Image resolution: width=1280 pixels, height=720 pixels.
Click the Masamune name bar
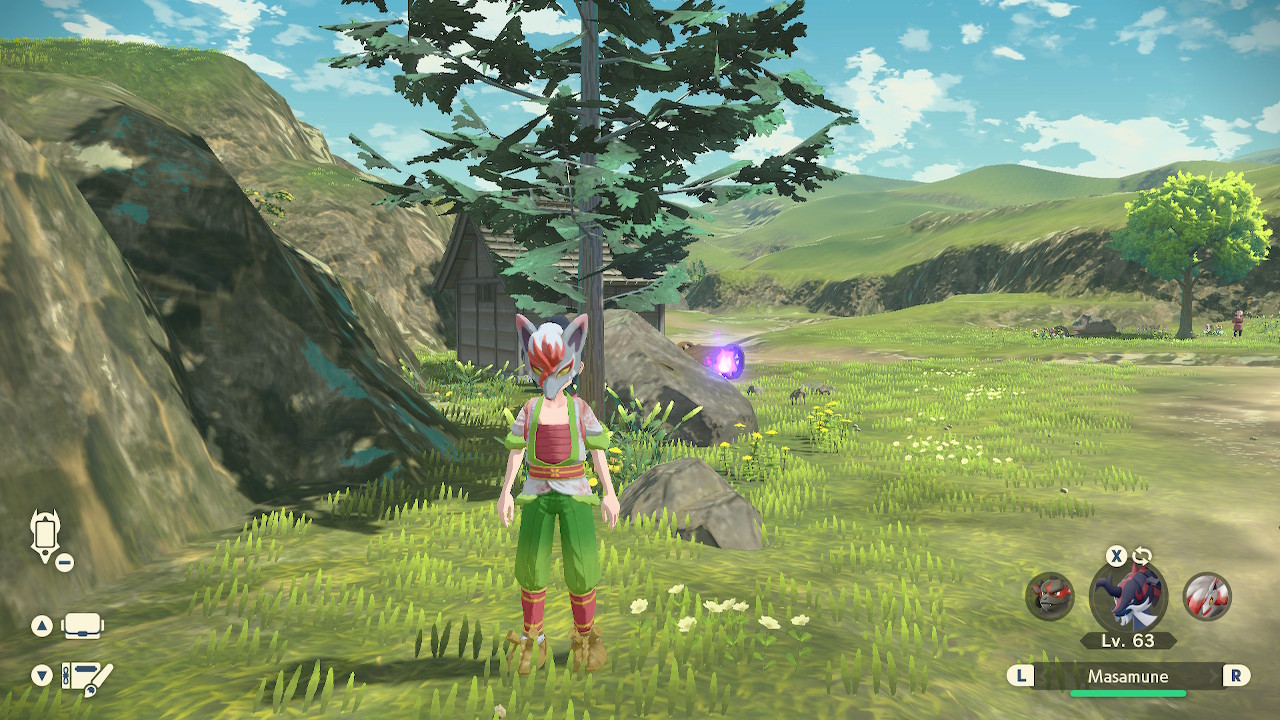click(1128, 677)
